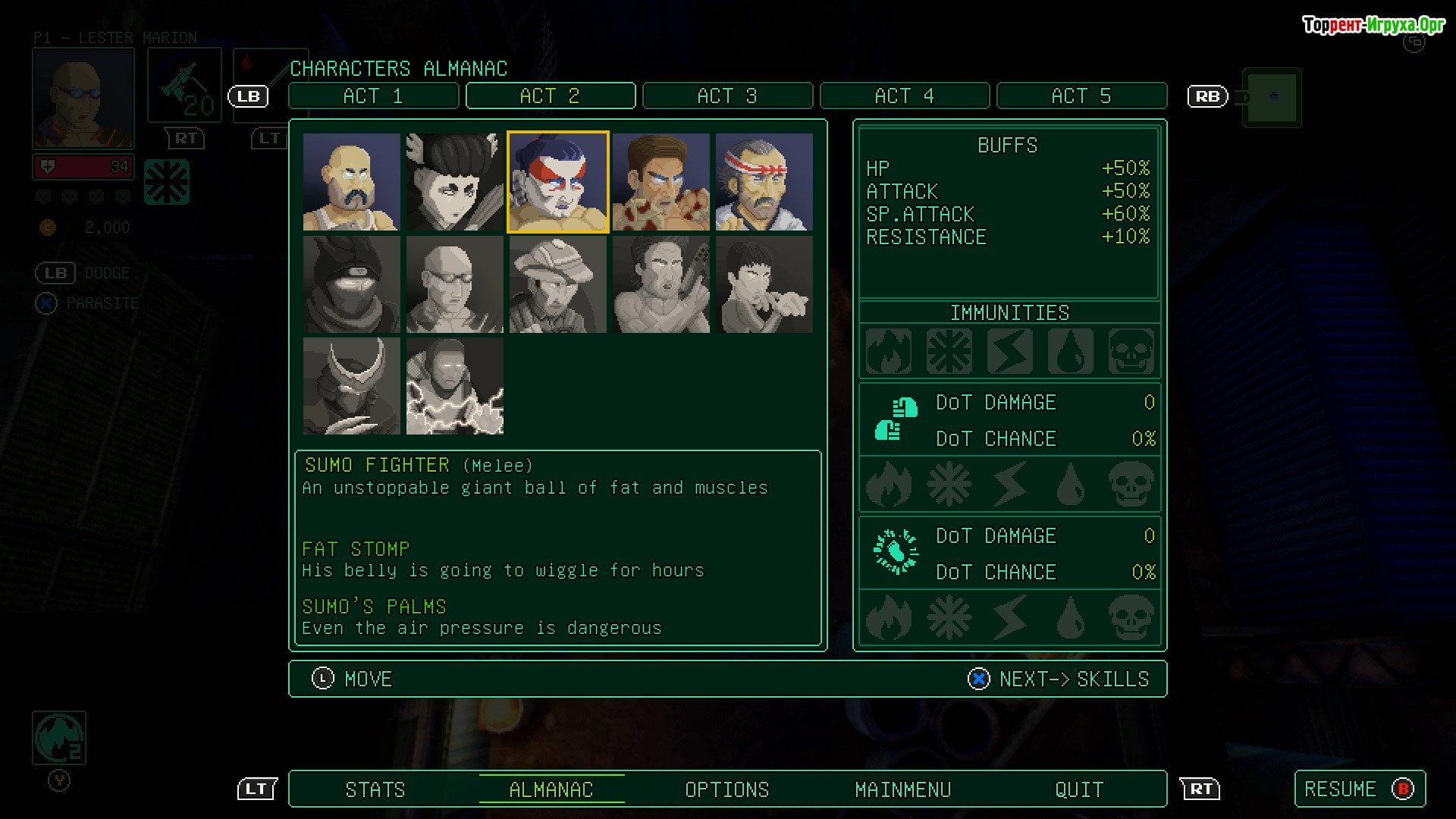The height and width of the screenshot is (819, 1456).
Task: Open the Options menu
Action: tap(726, 789)
